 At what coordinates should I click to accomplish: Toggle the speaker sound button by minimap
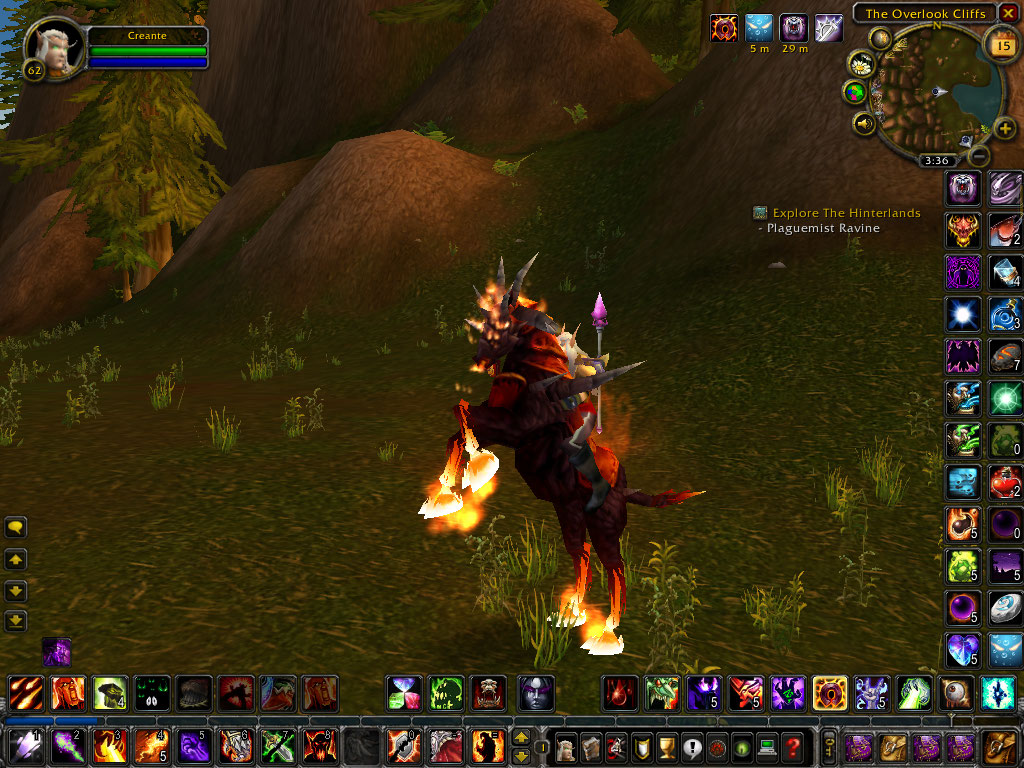(x=863, y=124)
